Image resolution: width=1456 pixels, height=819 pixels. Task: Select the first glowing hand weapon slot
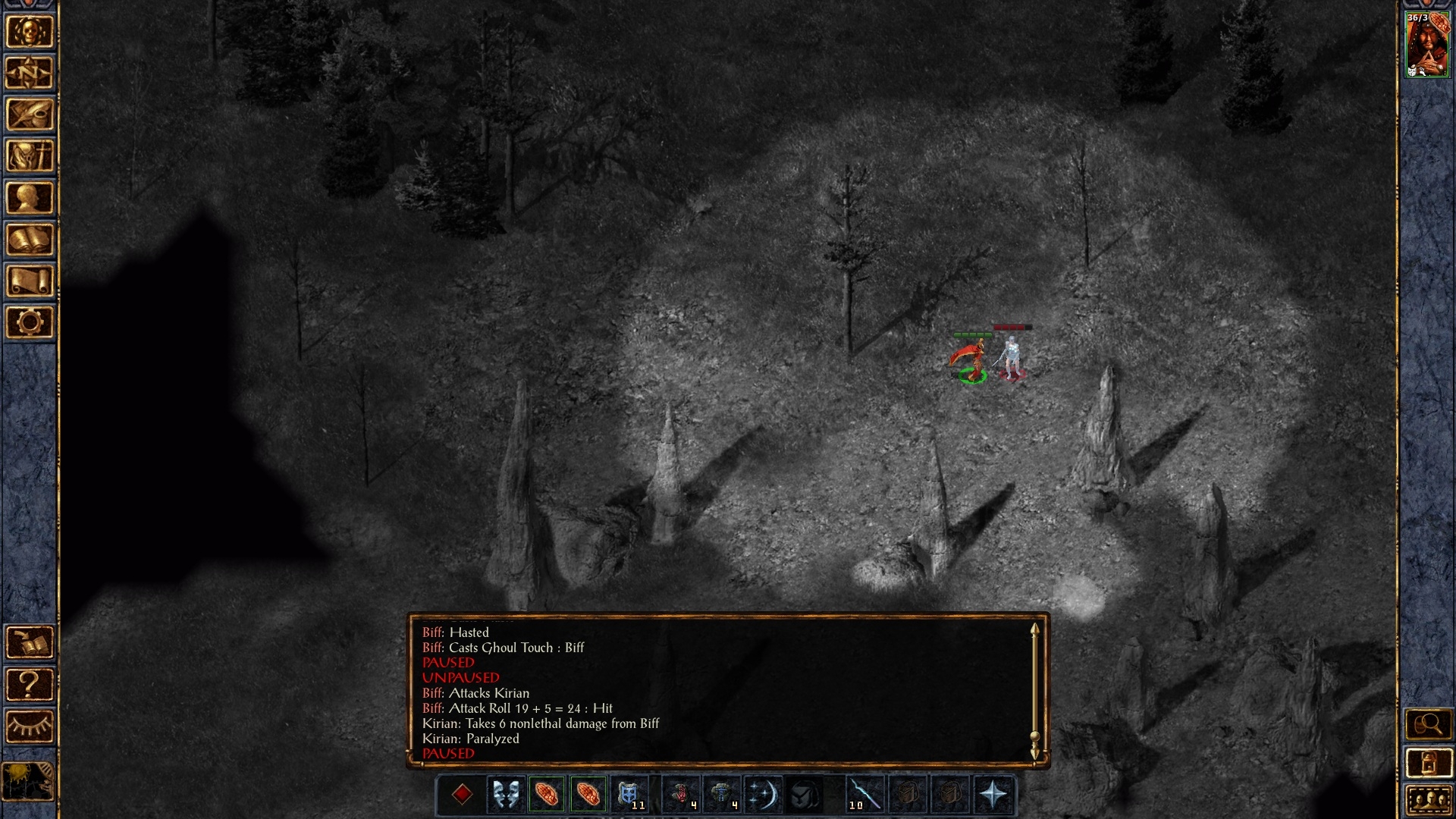click(x=547, y=795)
